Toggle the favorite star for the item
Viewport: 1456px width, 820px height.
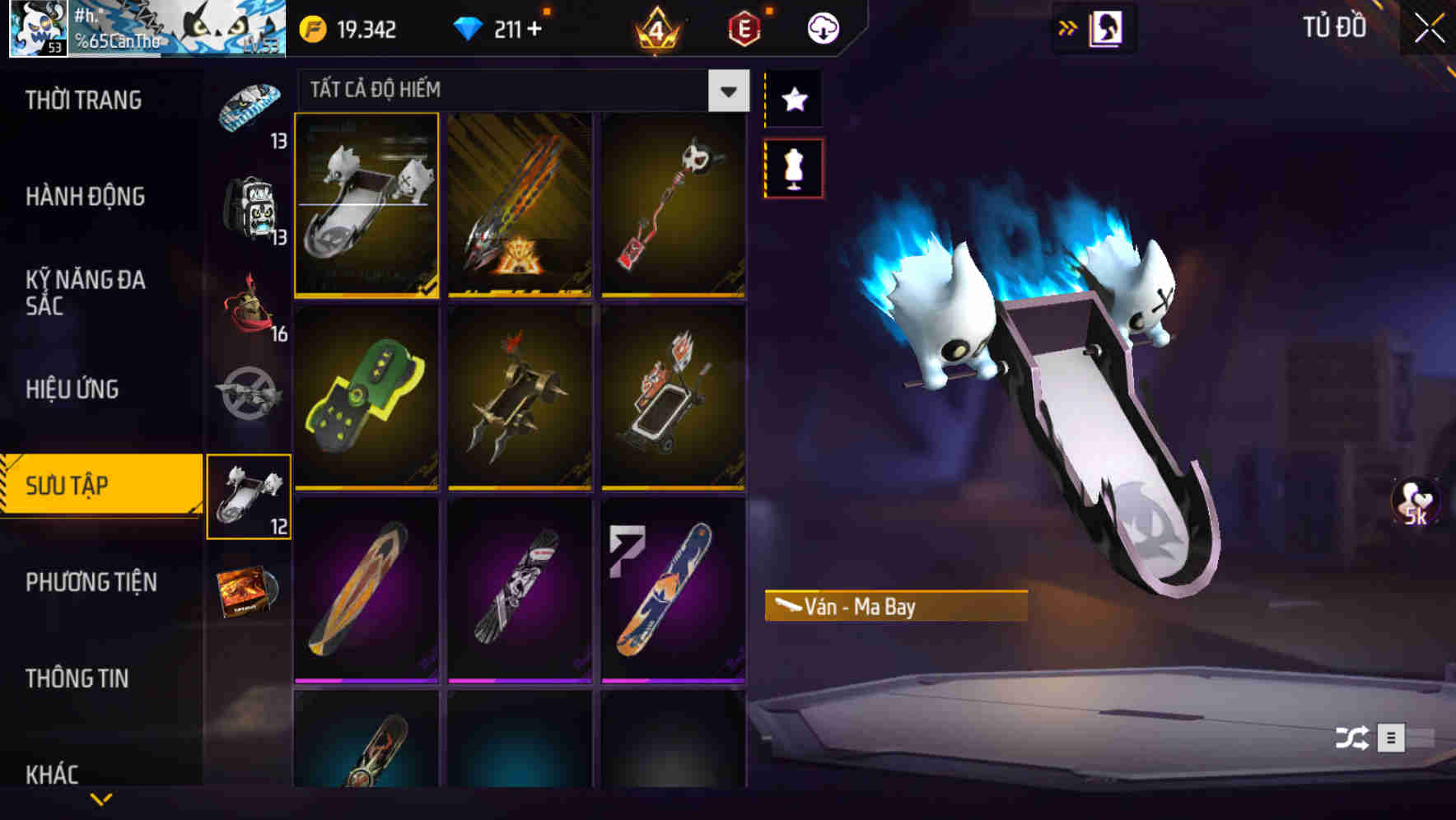pyautogui.click(x=793, y=100)
